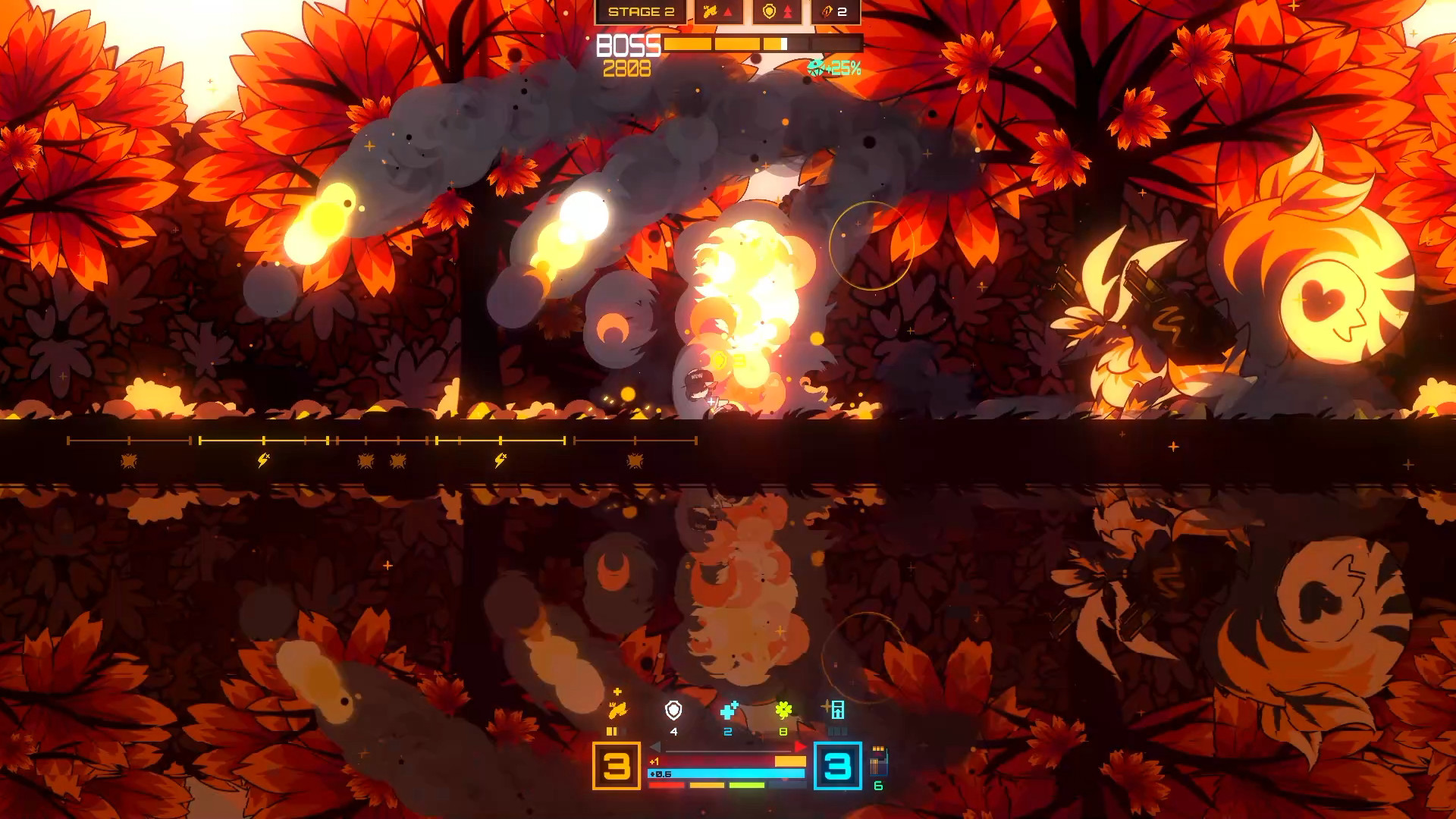Open the three-slot indicator below the elevator icon
The height and width of the screenshot is (819, 1456).
point(838,731)
